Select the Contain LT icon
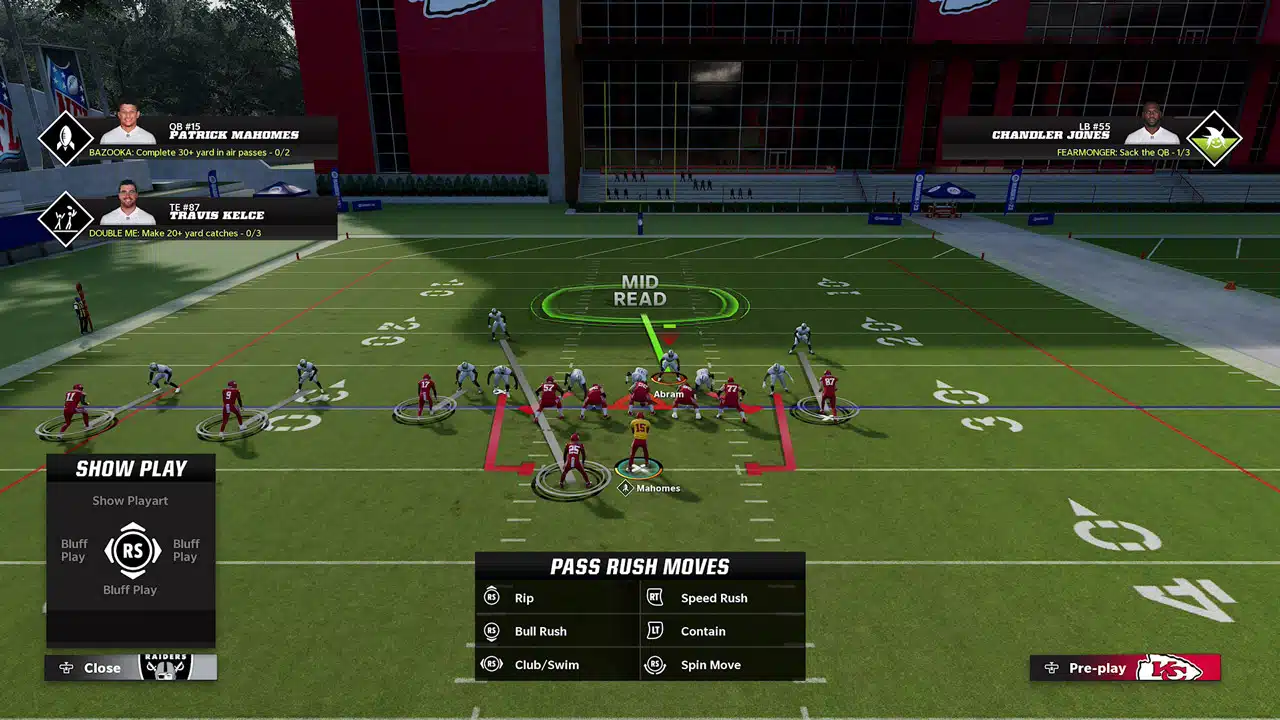 click(655, 631)
